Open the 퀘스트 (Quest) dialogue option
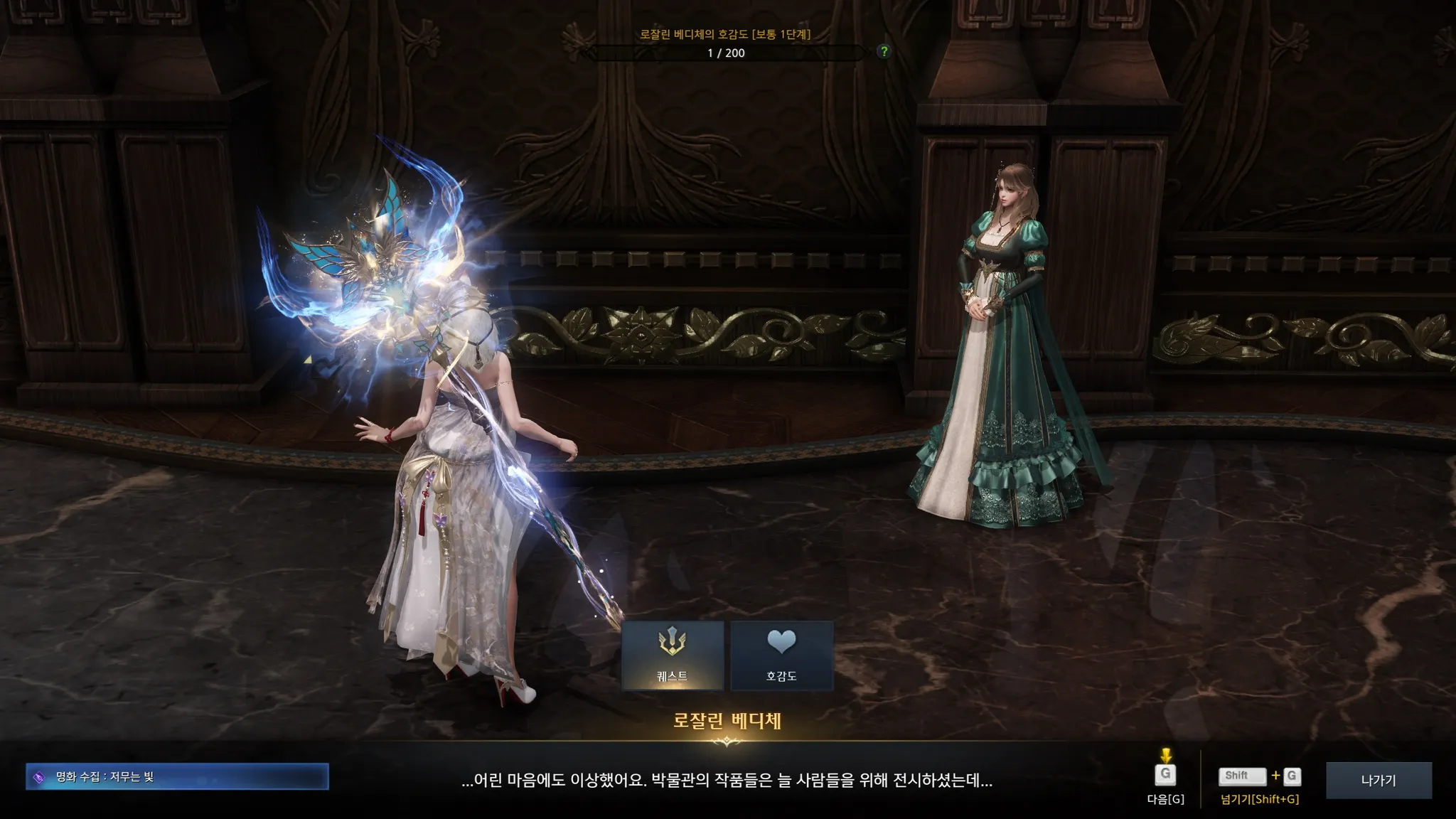 coord(672,655)
